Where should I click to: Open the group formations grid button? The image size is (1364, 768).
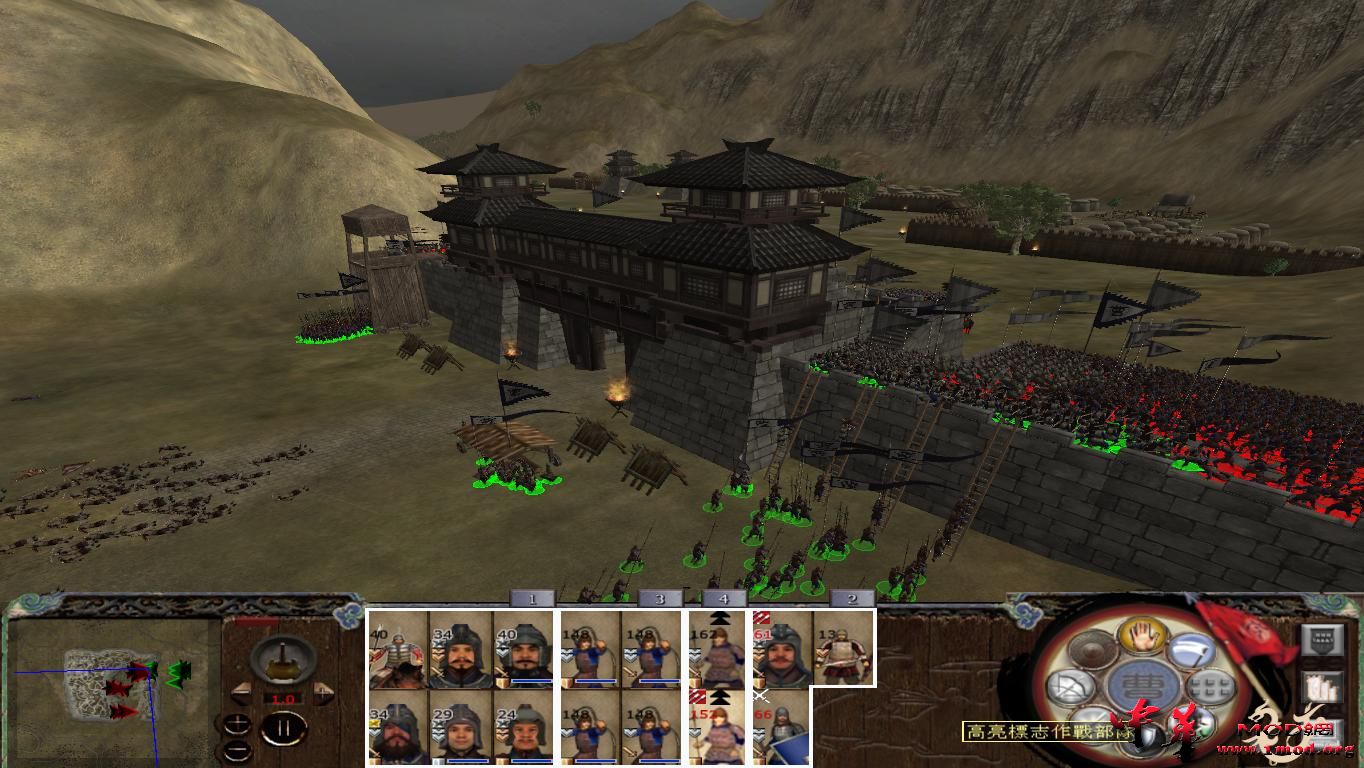[1210, 688]
